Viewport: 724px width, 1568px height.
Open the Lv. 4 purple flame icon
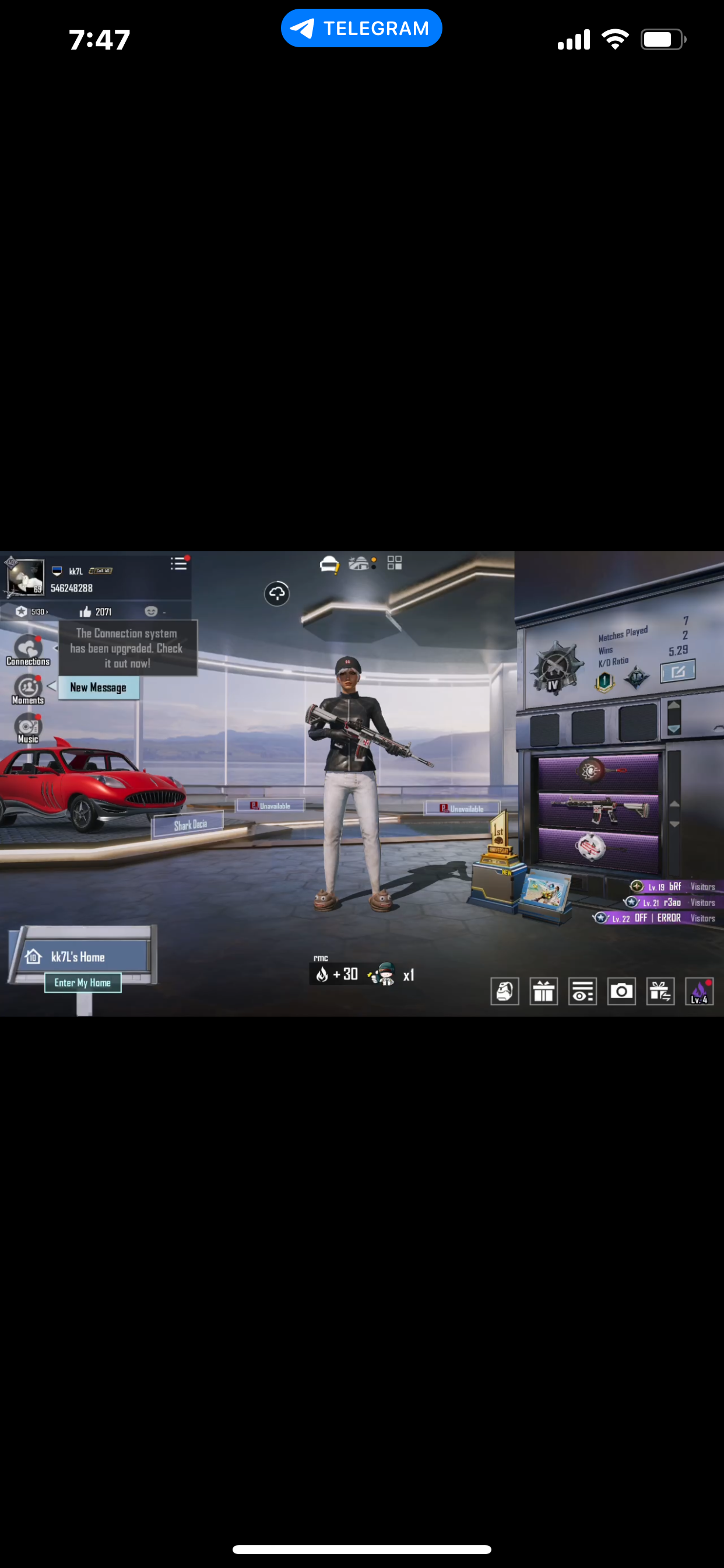699,992
